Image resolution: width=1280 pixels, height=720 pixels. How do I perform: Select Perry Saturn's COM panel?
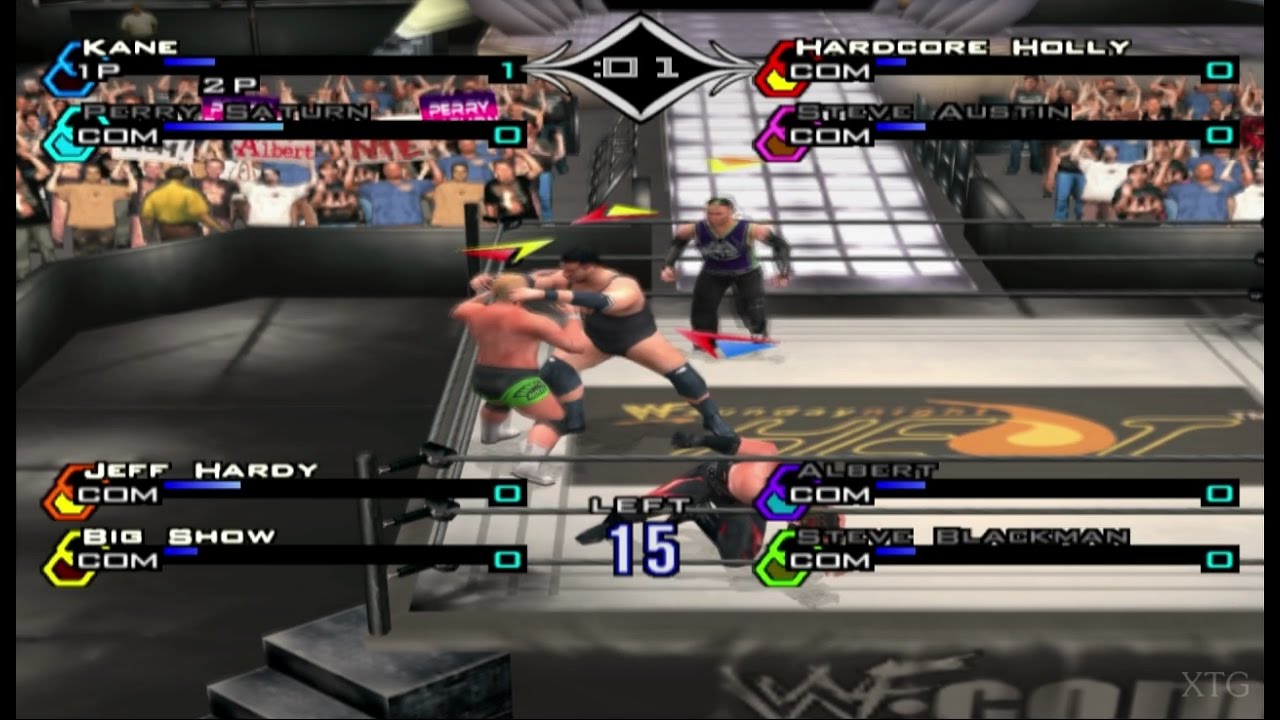[x=285, y=131]
